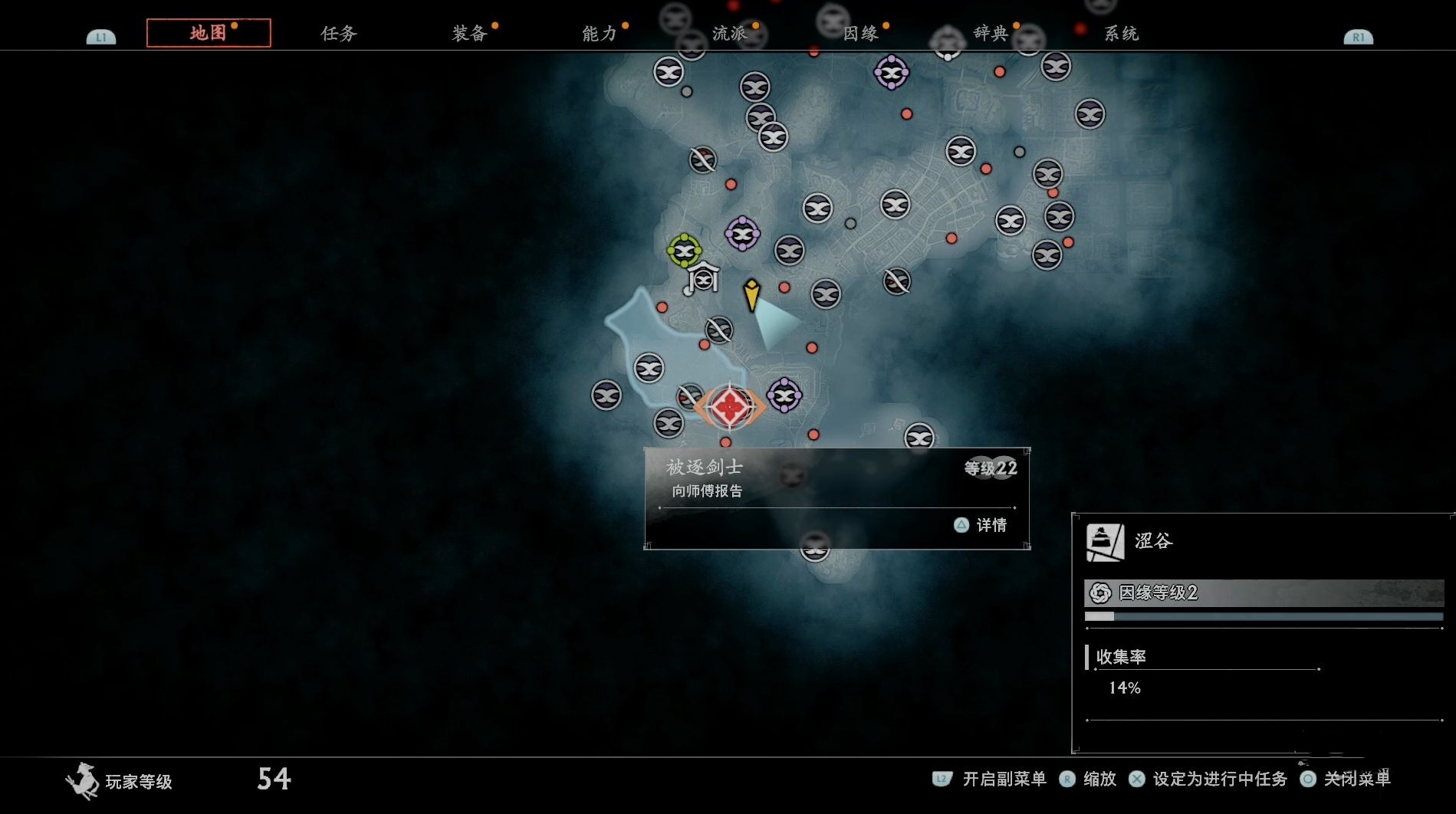Image resolution: width=1456 pixels, height=814 pixels.
Task: Click the yellow player position arrow
Action: coord(751,294)
